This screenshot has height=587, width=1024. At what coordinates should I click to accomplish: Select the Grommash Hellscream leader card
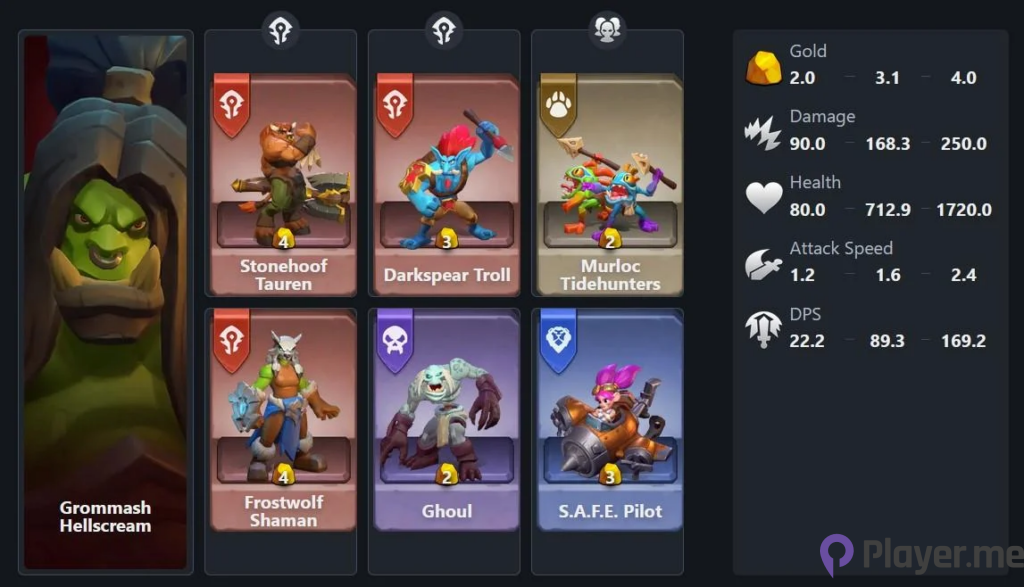click(105, 300)
